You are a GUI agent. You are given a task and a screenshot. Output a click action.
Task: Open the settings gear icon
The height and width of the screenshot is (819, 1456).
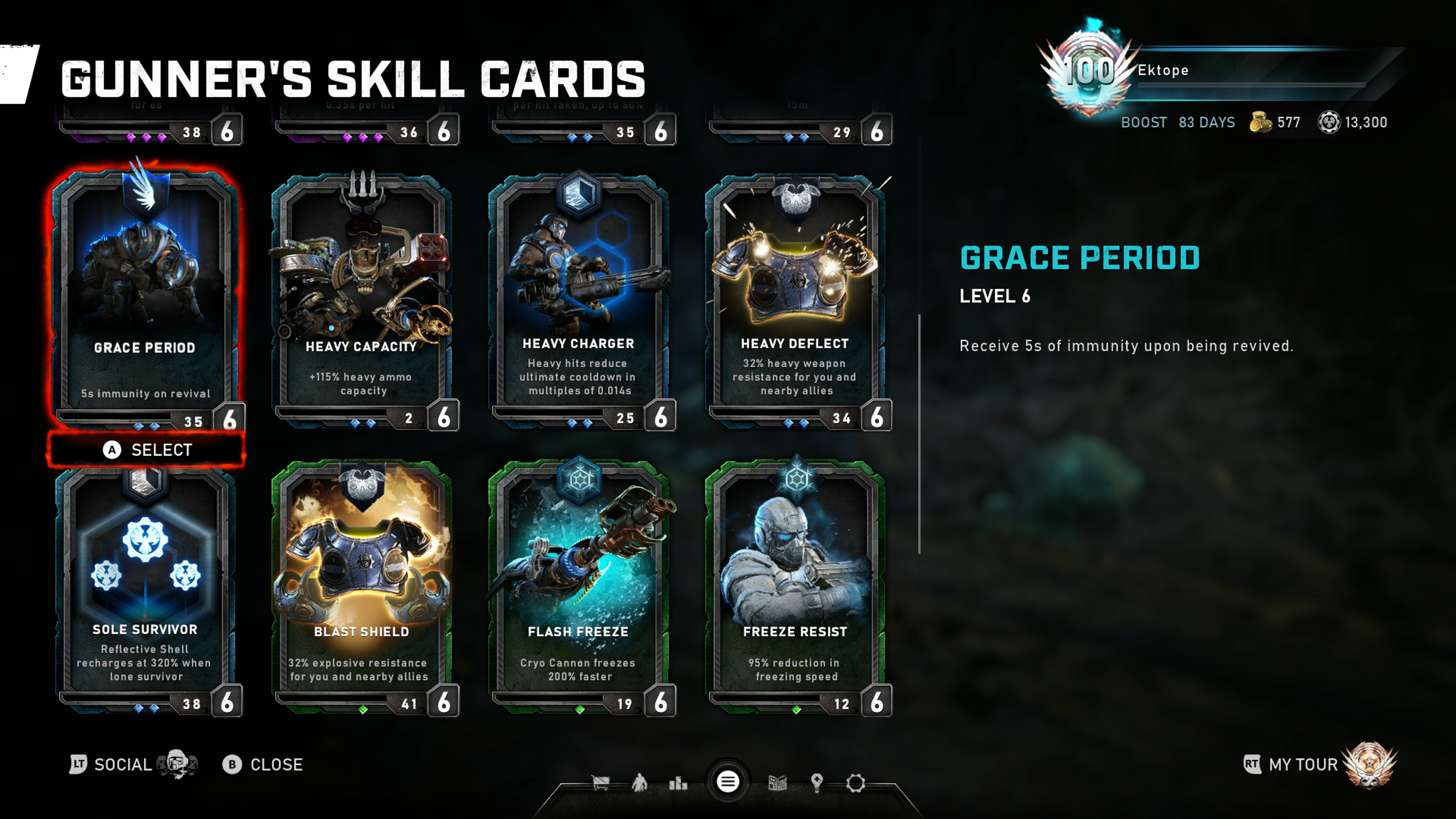(856, 783)
